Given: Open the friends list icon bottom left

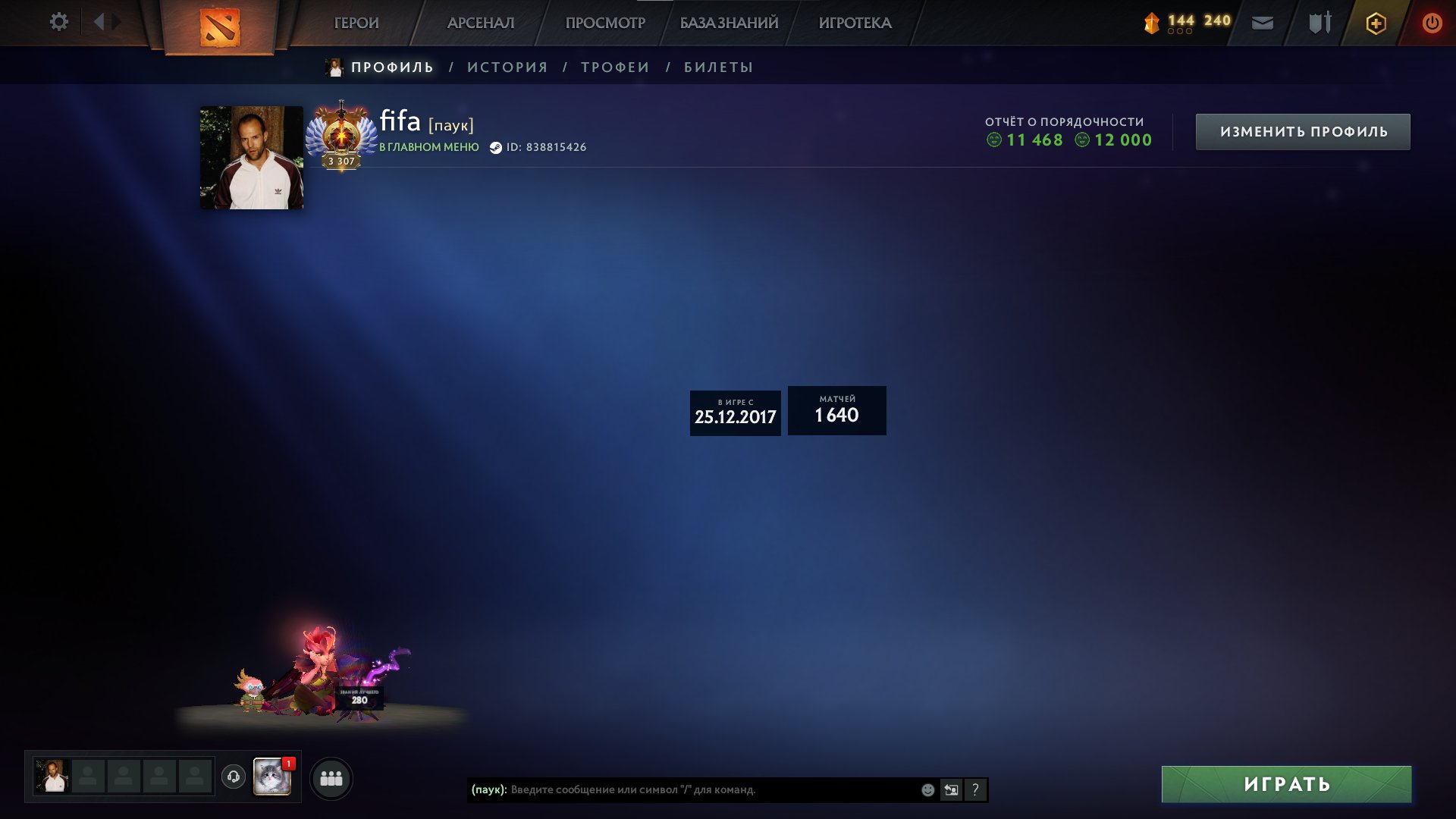Looking at the screenshot, I should (331, 777).
